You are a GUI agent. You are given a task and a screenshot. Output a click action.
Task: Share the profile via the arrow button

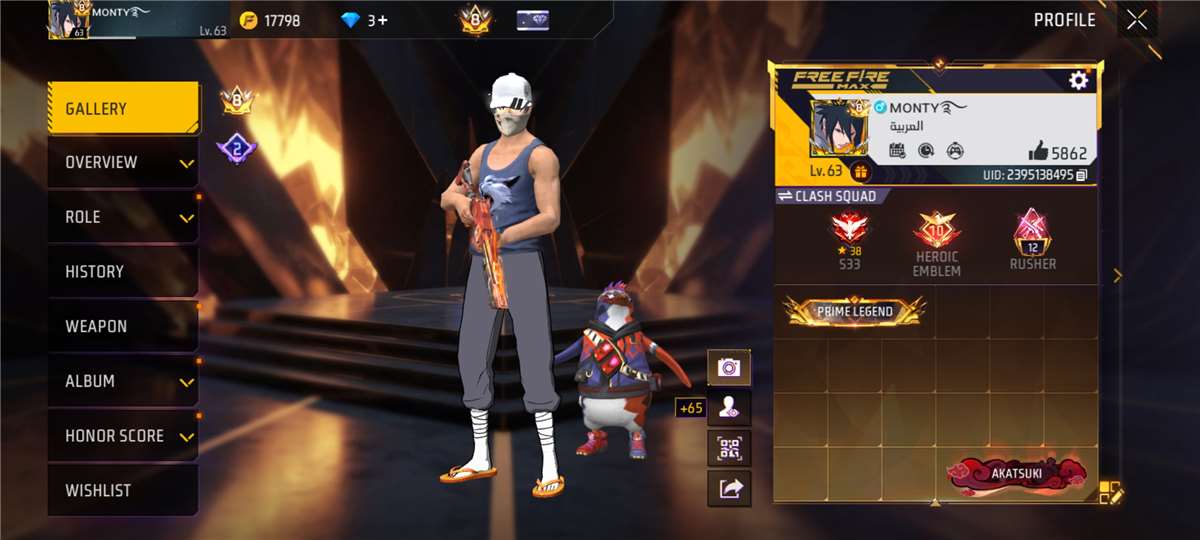tap(729, 488)
